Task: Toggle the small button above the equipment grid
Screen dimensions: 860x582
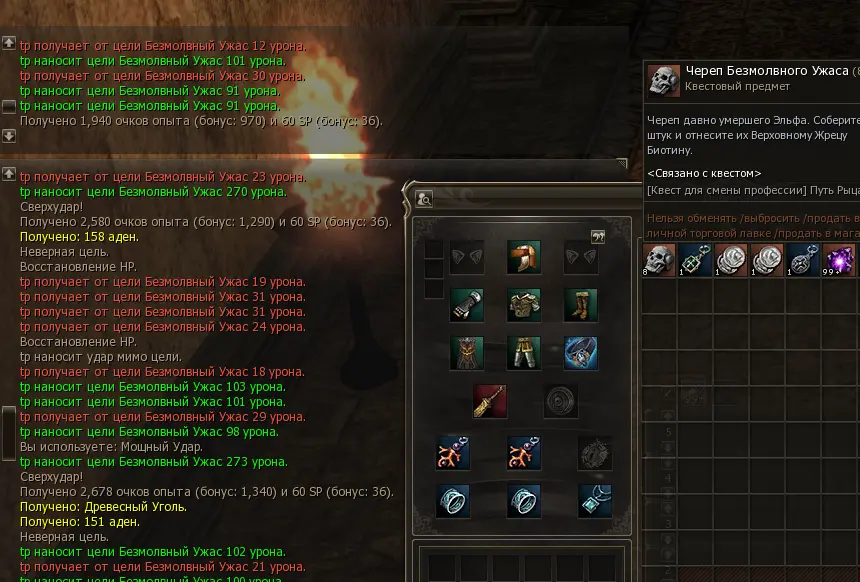Action: click(x=598, y=237)
